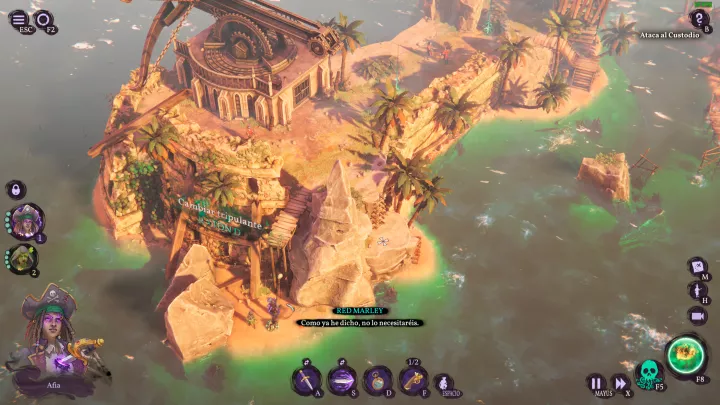
Task: Select the second crew member portrait
Action: pos(22,258)
